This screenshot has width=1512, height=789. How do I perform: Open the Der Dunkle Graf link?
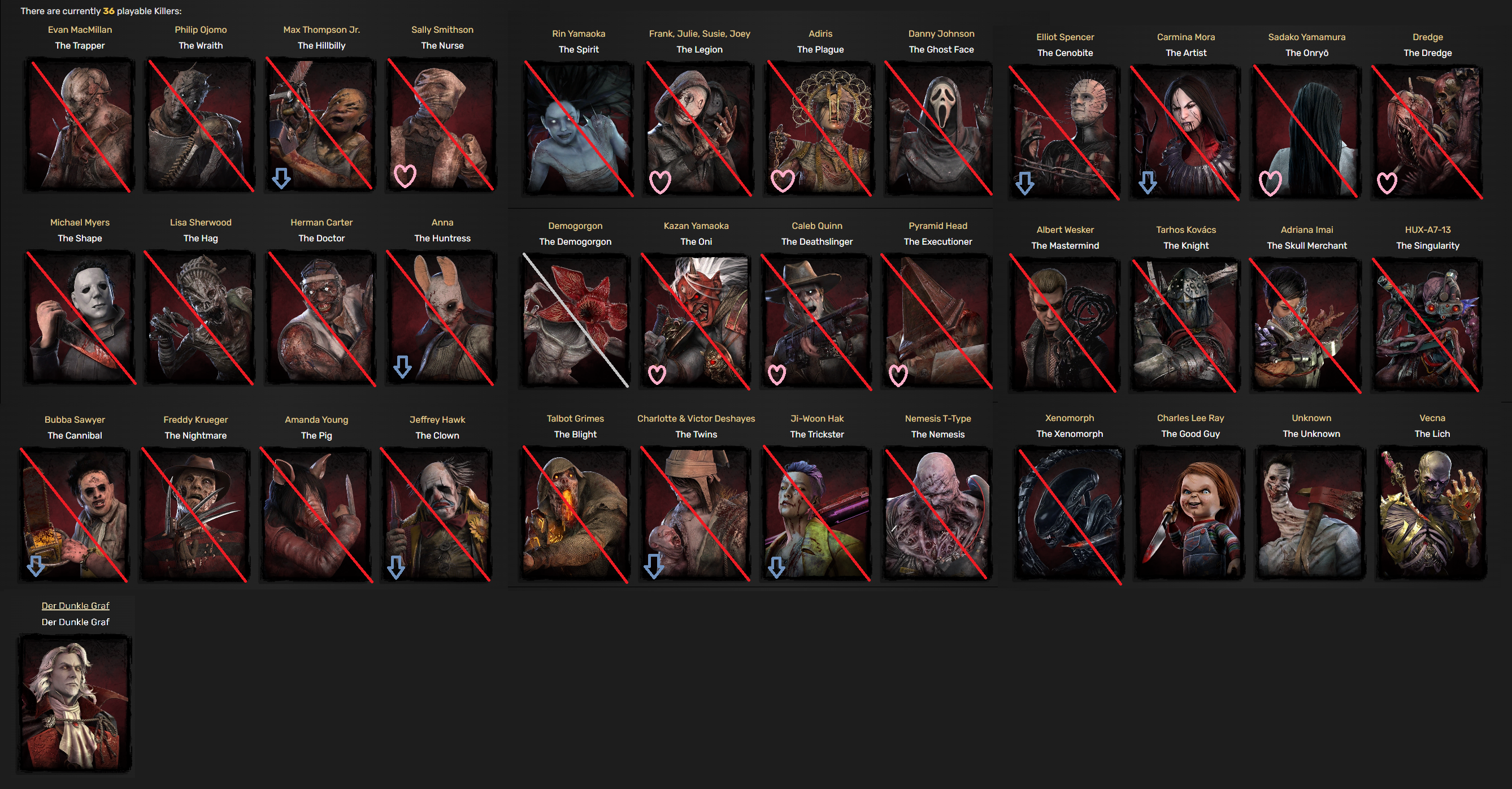tap(75, 605)
